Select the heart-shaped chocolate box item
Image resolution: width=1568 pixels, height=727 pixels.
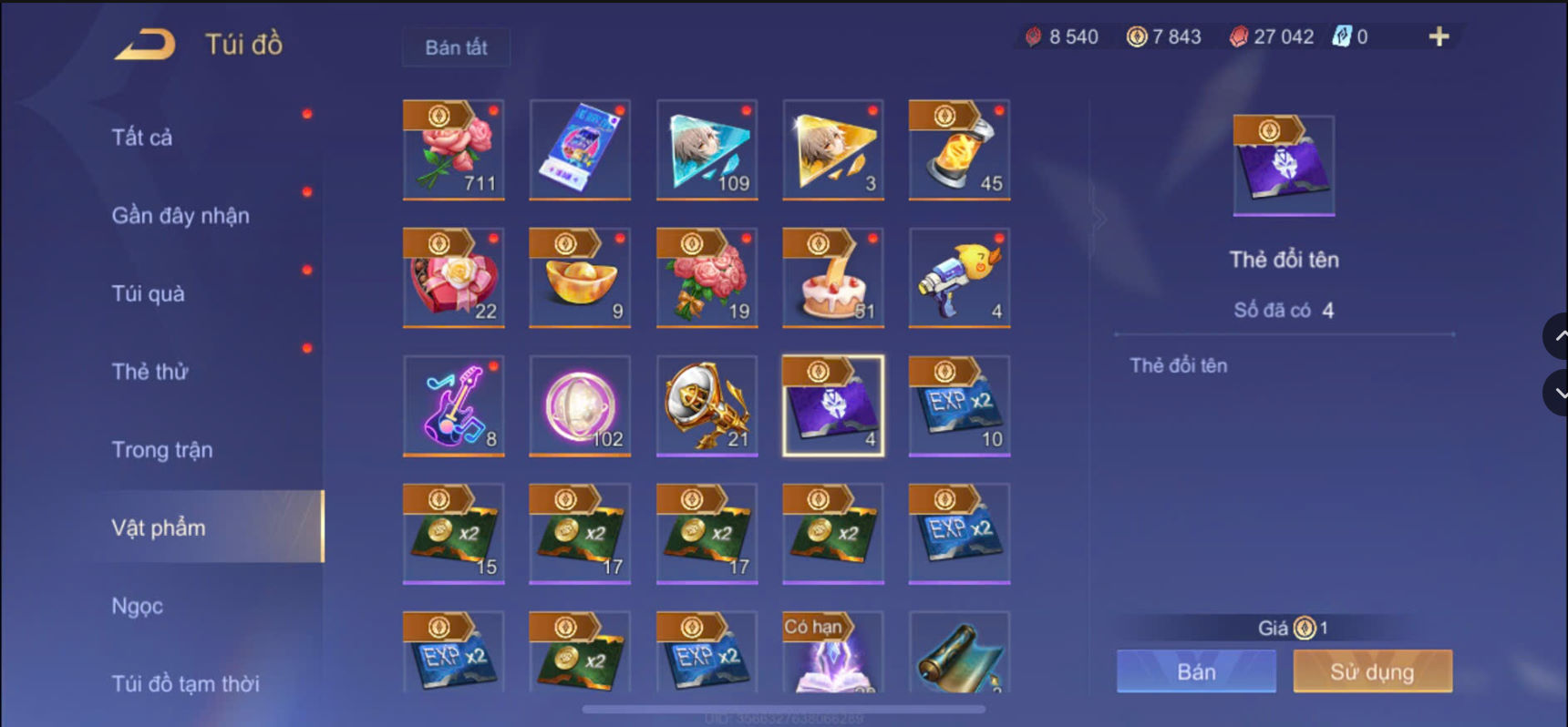454,278
